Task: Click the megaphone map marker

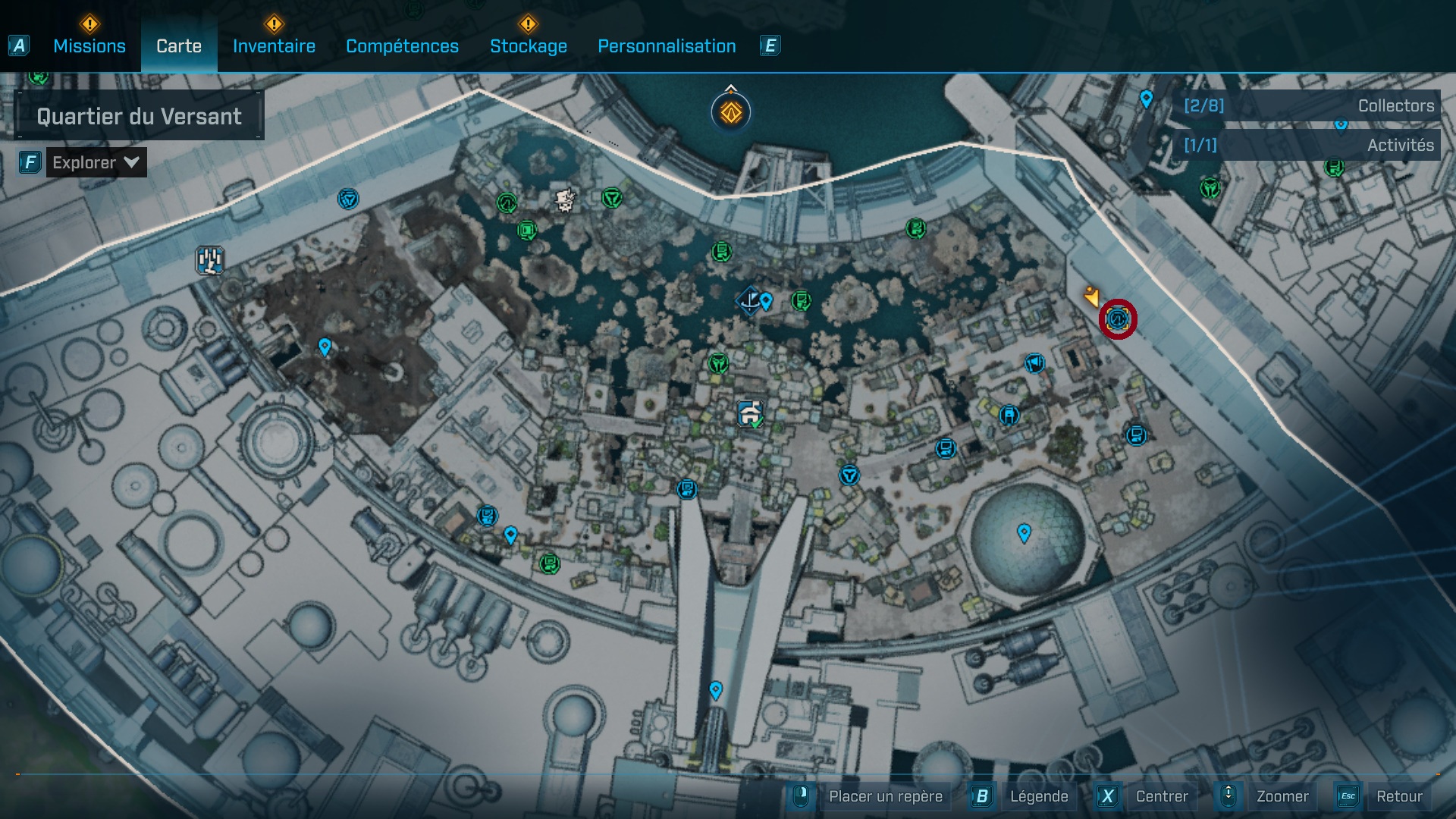Action: tap(1034, 364)
